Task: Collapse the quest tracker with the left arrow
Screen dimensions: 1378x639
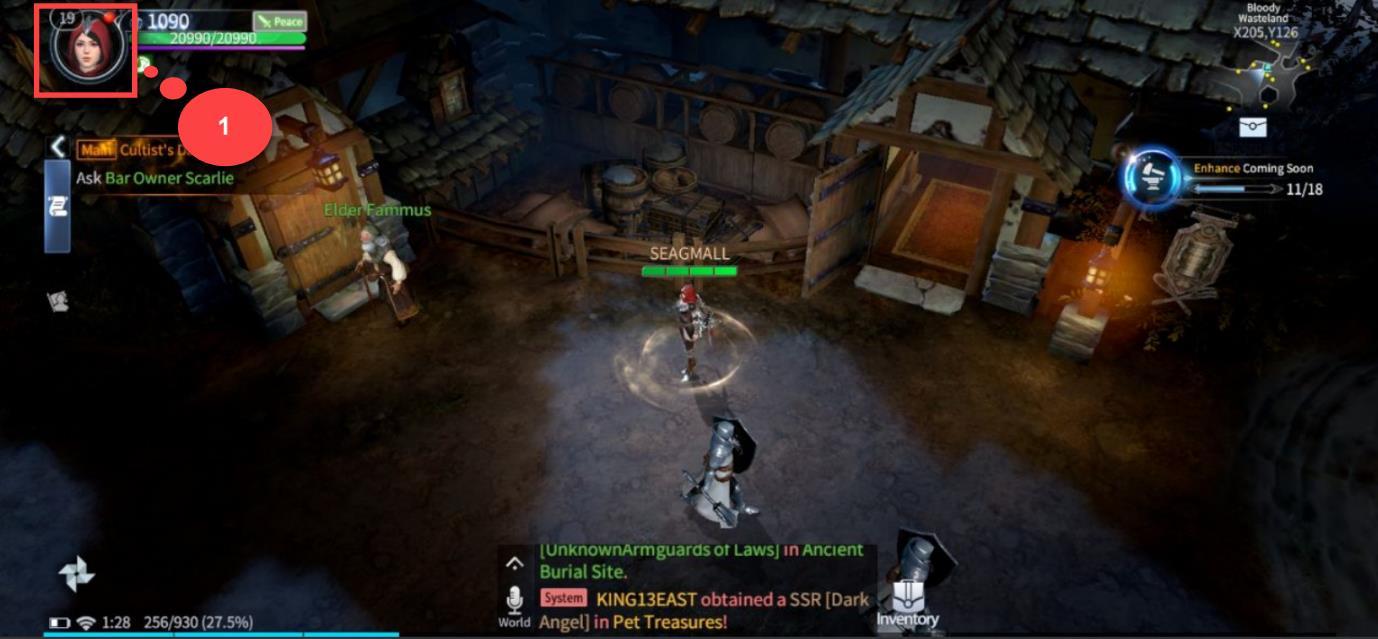Action: 59,148
